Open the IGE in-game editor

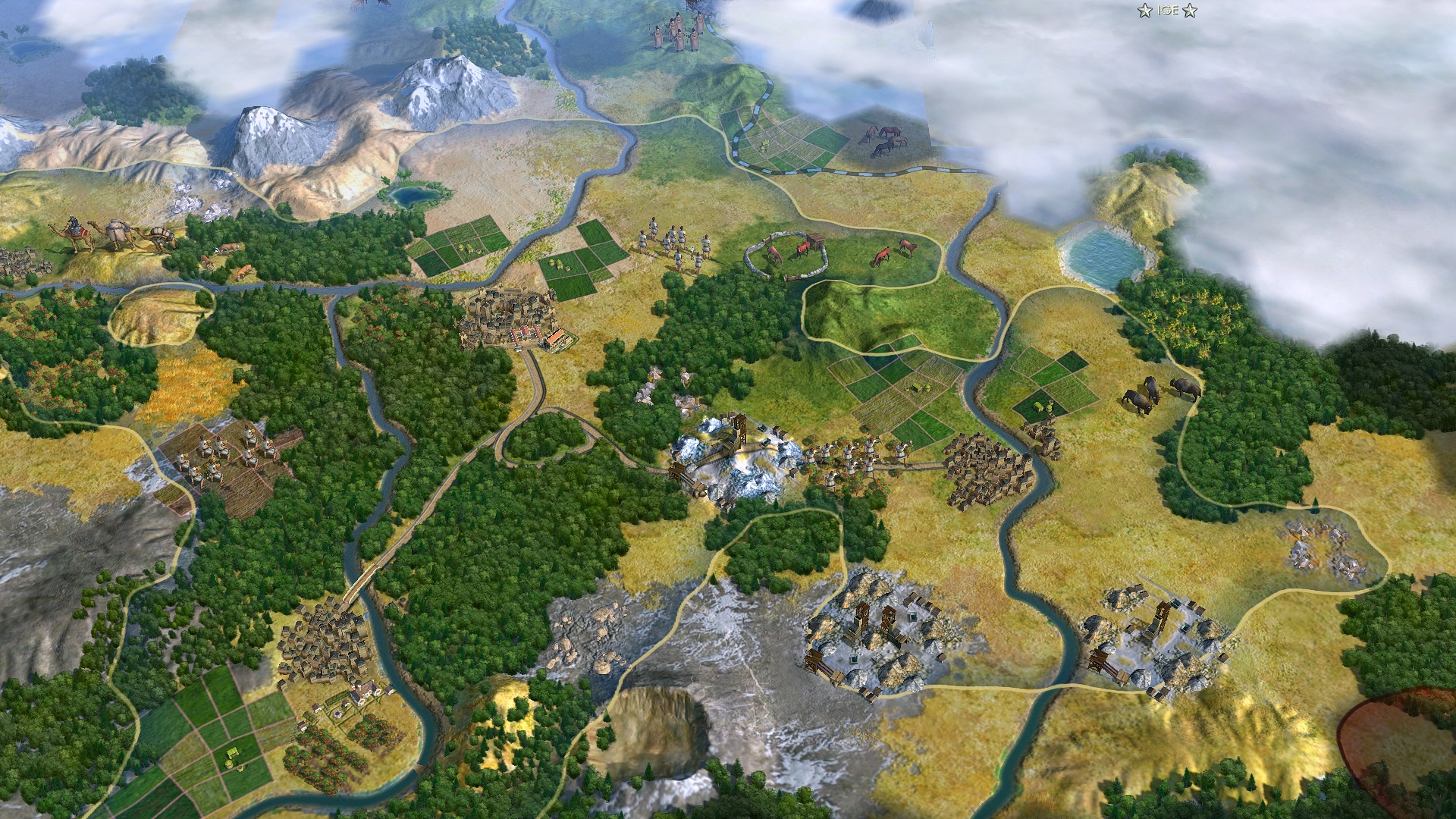coord(1167,11)
